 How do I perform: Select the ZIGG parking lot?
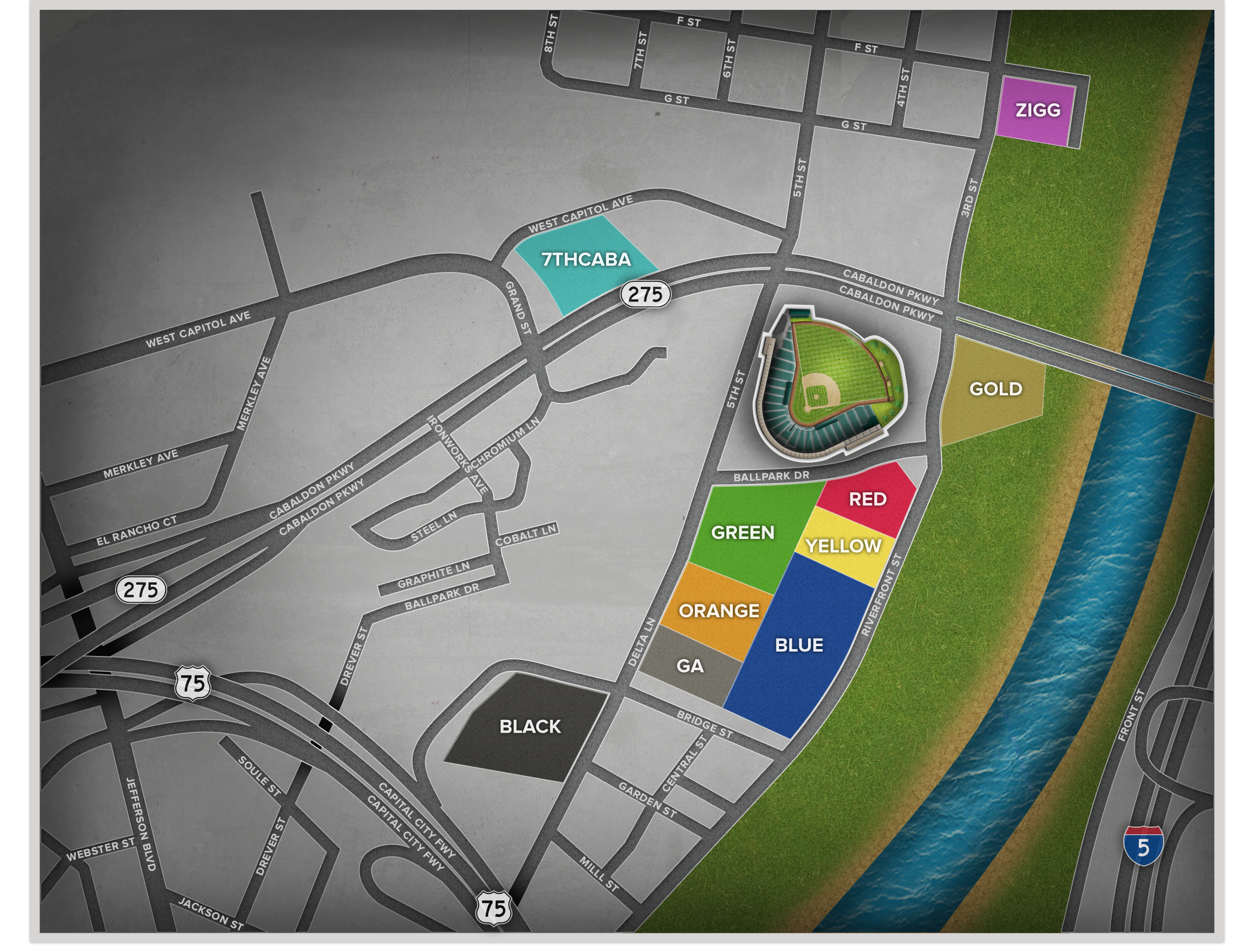pyautogui.click(x=1037, y=110)
